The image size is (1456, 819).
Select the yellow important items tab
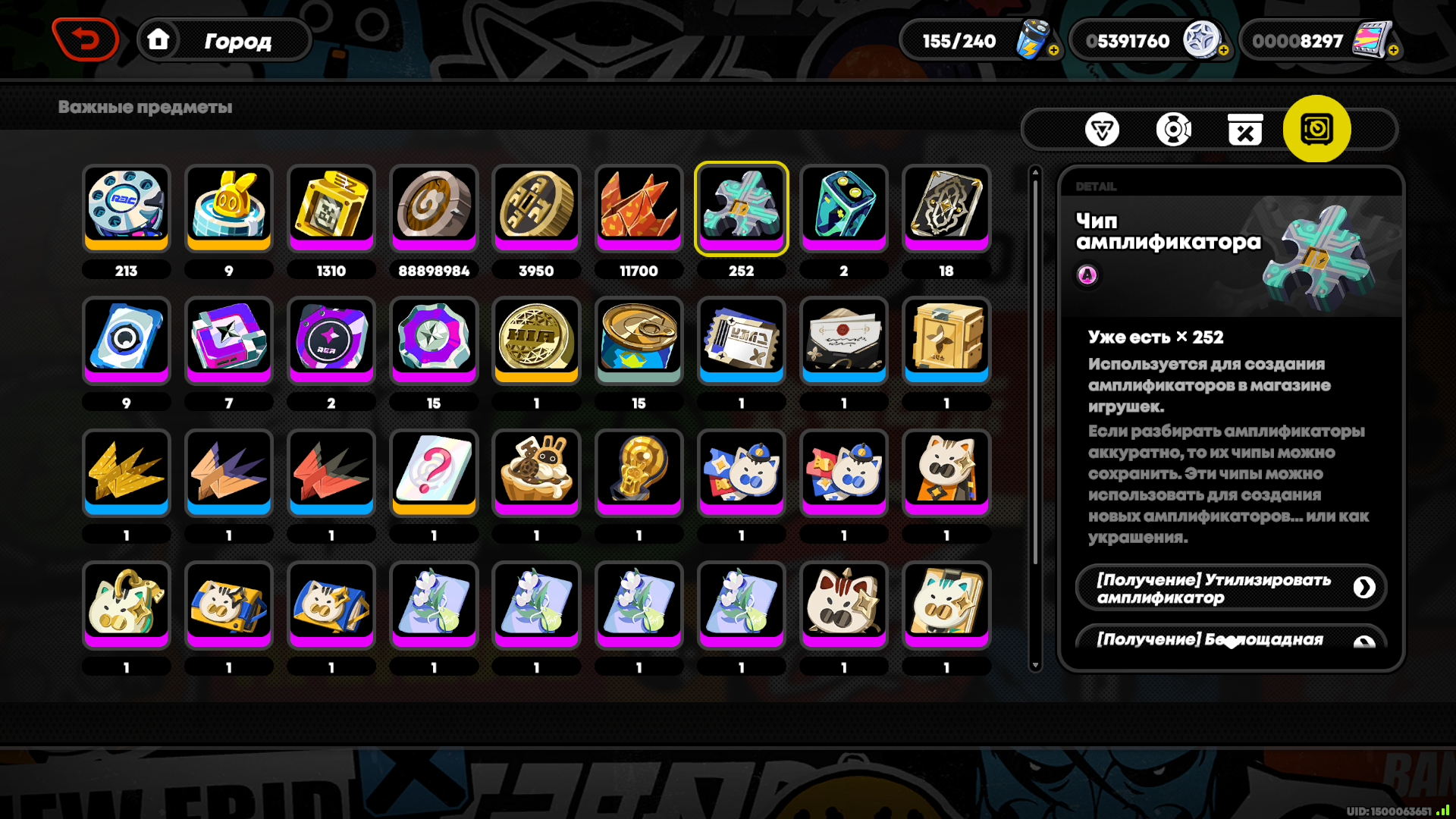coord(1316,129)
